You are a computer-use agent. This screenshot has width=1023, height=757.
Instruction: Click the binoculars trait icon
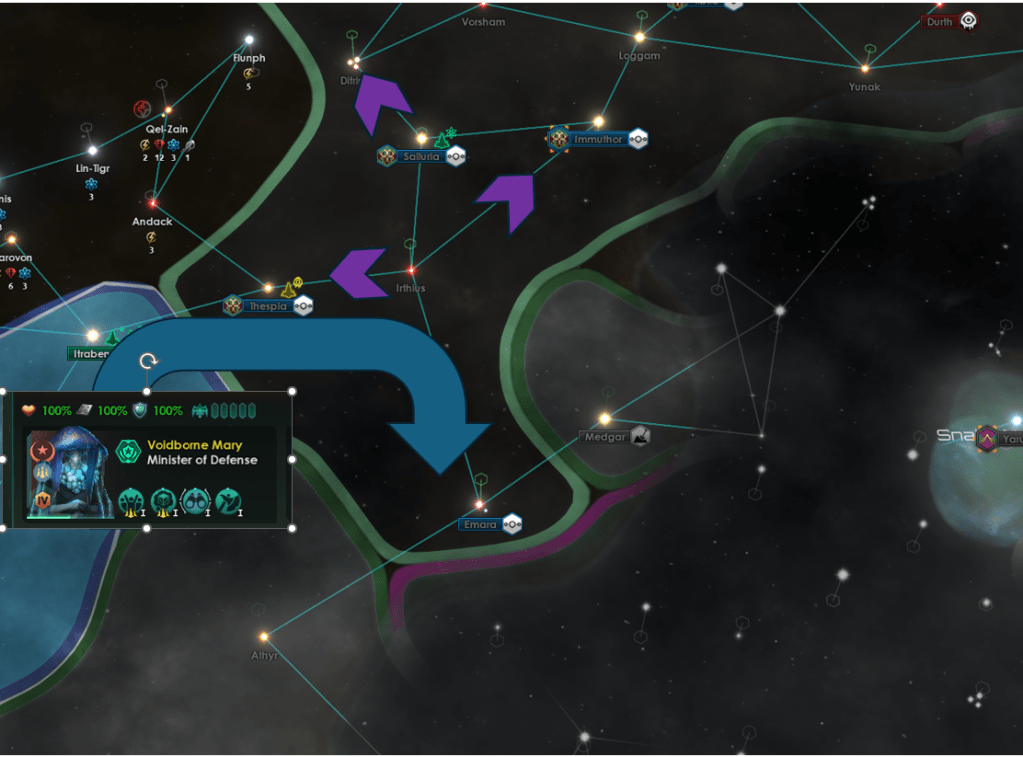pyautogui.click(x=195, y=500)
